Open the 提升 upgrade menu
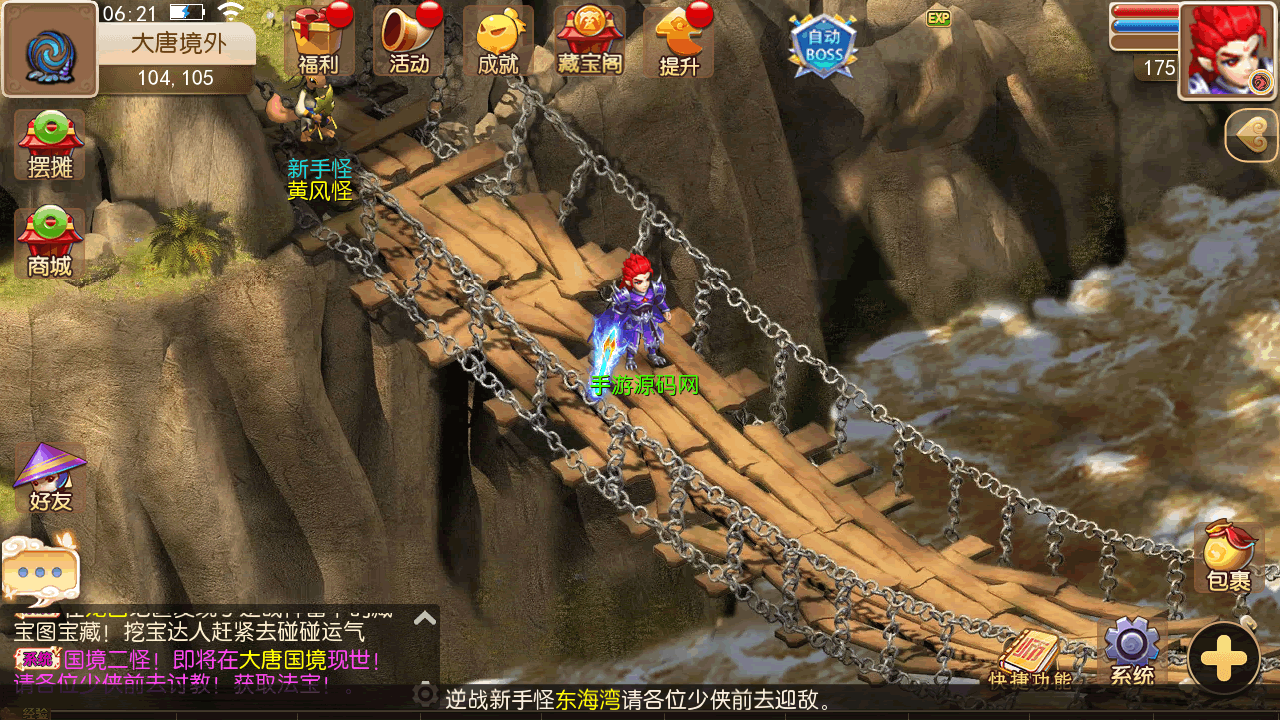Image resolution: width=1280 pixels, height=720 pixels. pos(680,40)
